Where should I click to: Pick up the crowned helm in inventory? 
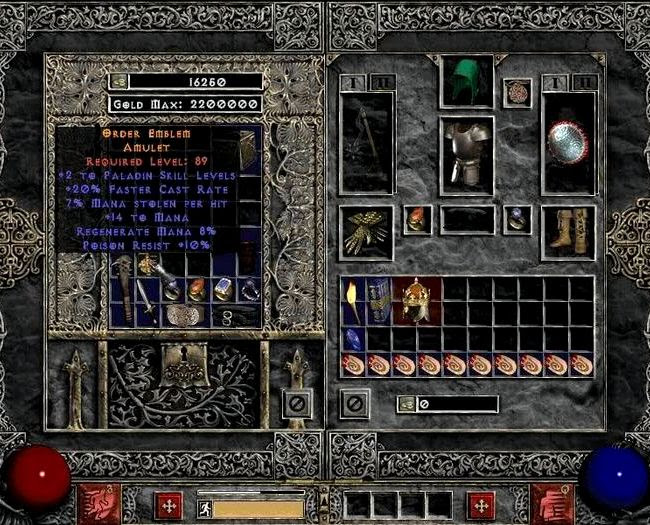[x=416, y=300]
